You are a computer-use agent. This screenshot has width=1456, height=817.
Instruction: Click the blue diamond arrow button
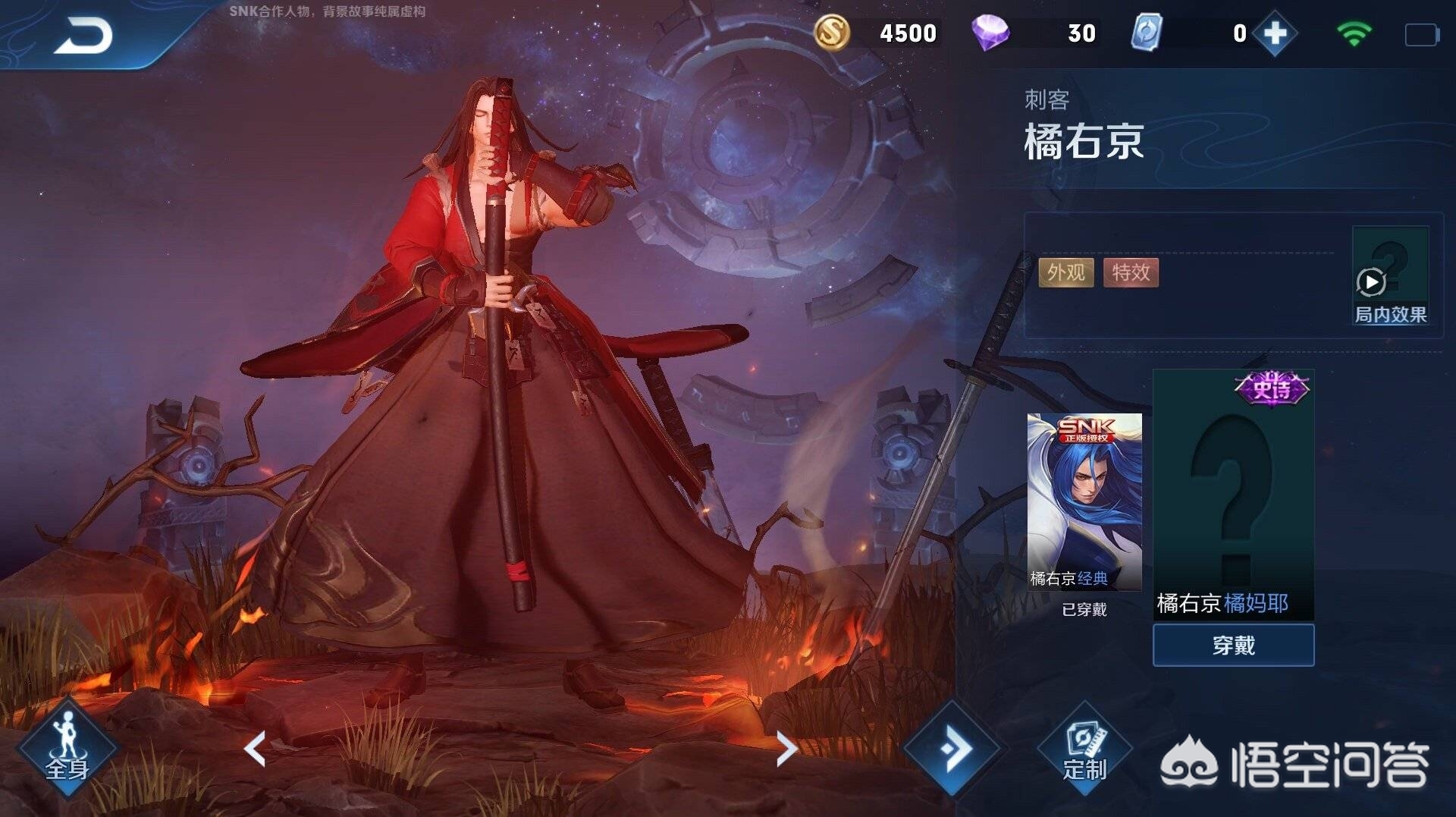pos(952,749)
